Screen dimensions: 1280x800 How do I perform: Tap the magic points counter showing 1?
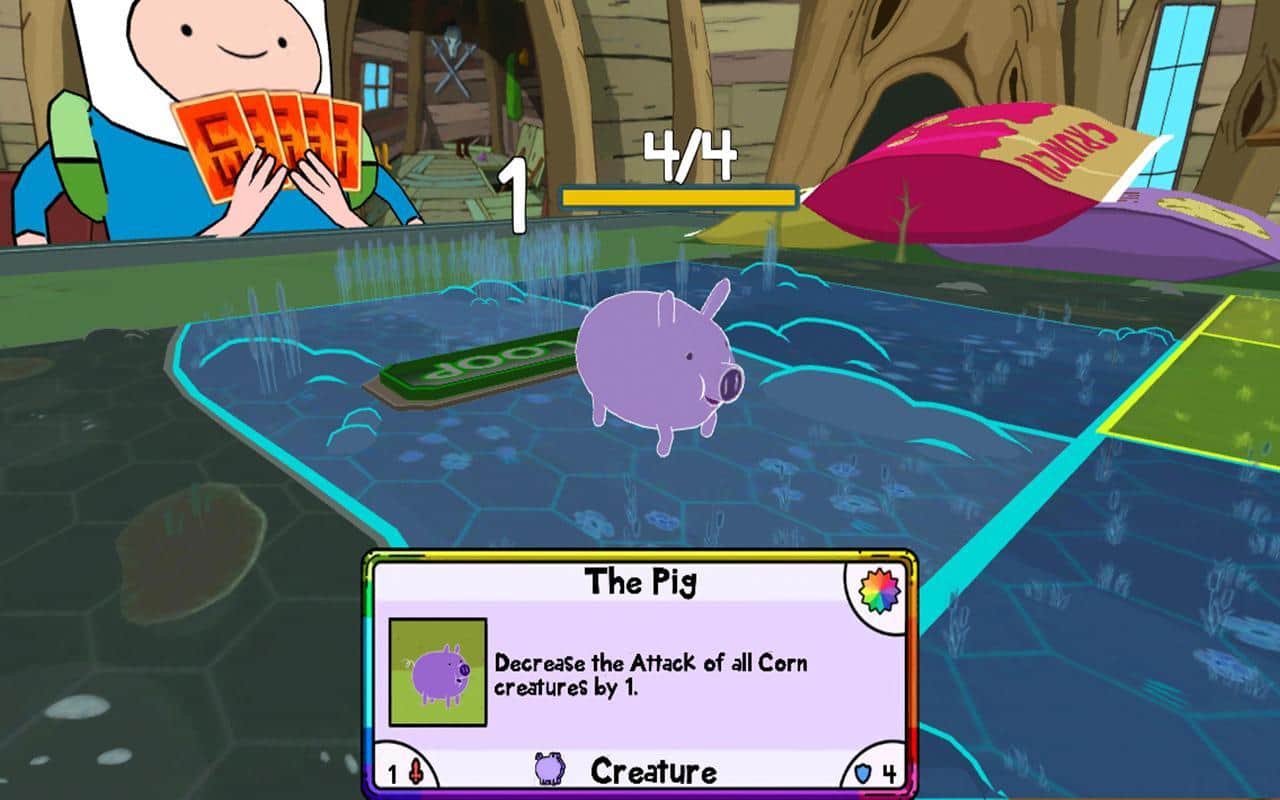[516, 196]
